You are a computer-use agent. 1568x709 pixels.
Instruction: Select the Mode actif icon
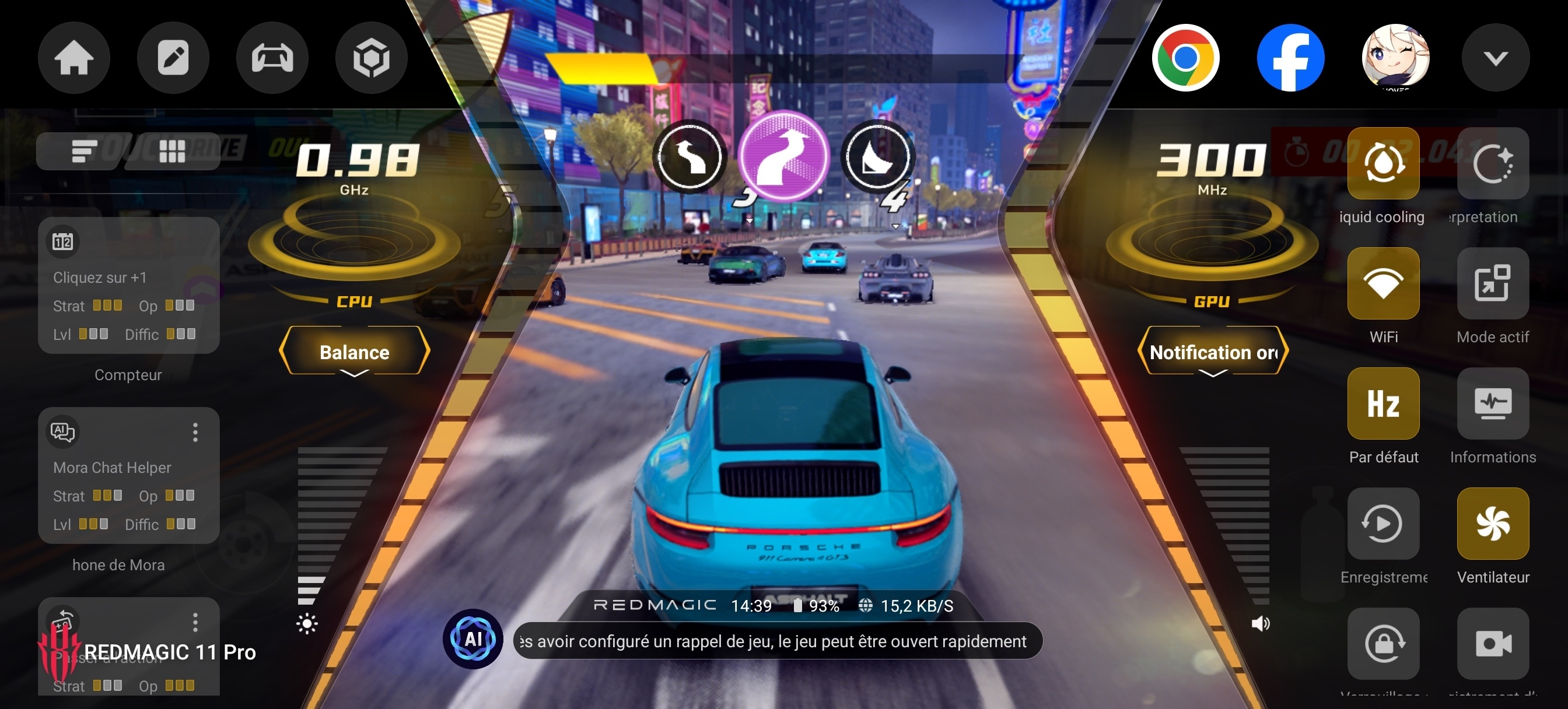1493,283
